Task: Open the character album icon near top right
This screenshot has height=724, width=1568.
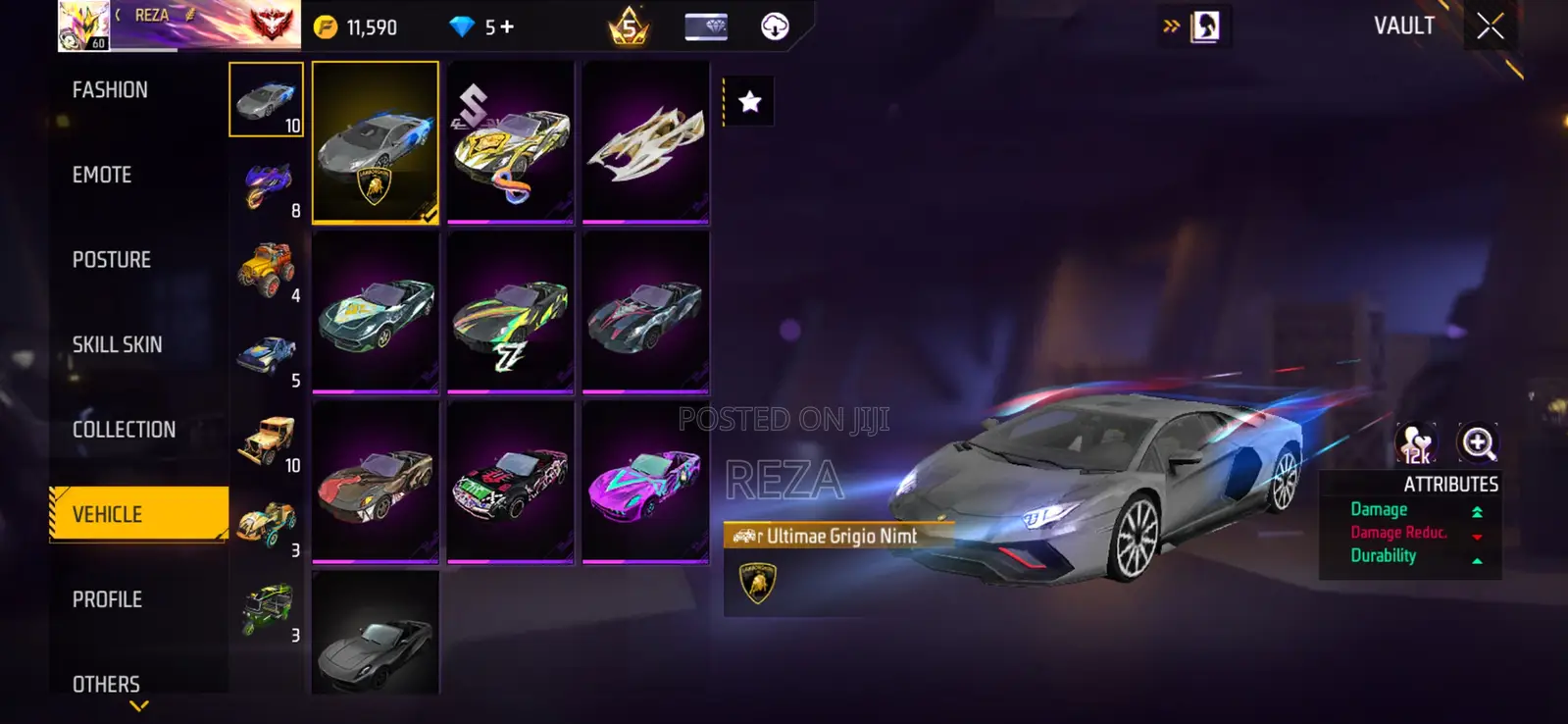Action: (x=1207, y=26)
